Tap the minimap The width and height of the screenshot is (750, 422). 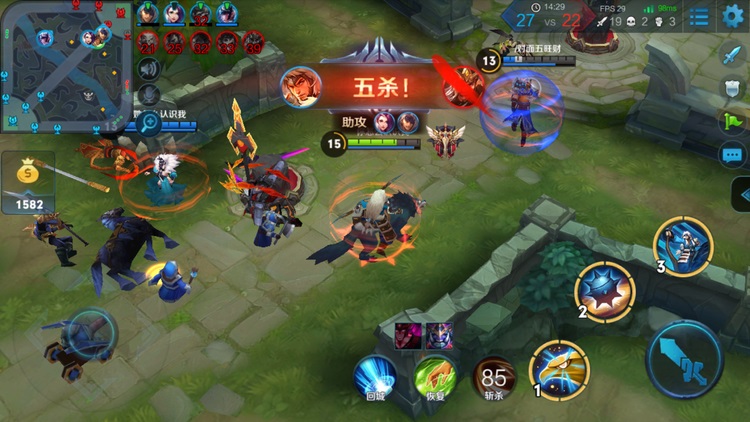click(x=66, y=65)
